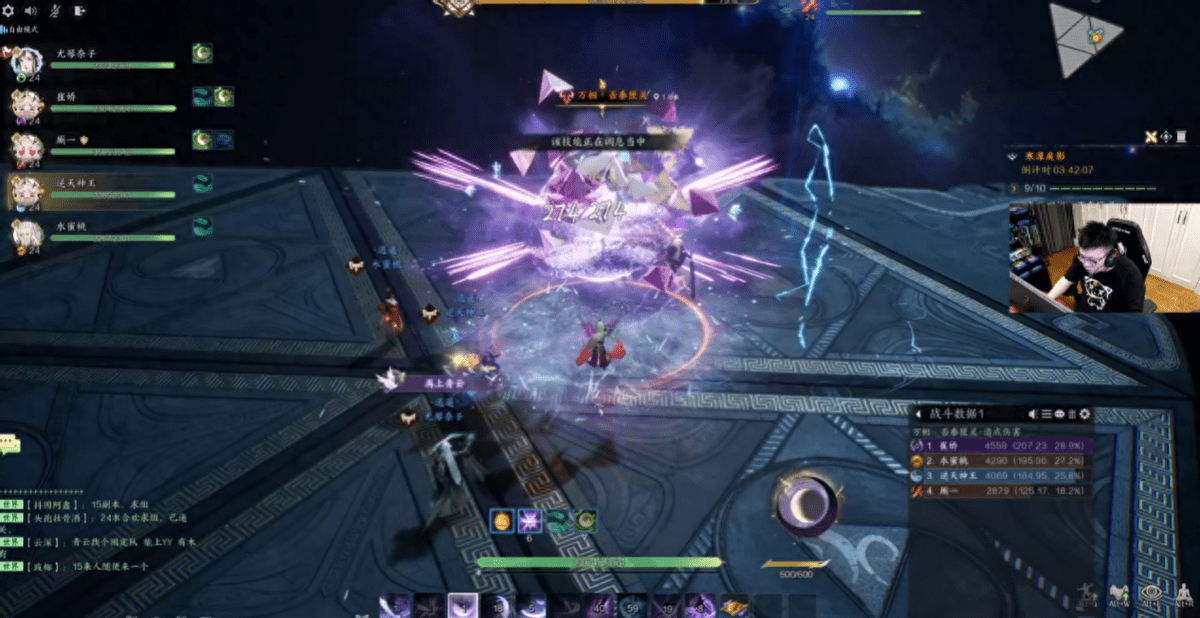
Task: Toggle sound with the speaker icon
Action: pos(30,11)
